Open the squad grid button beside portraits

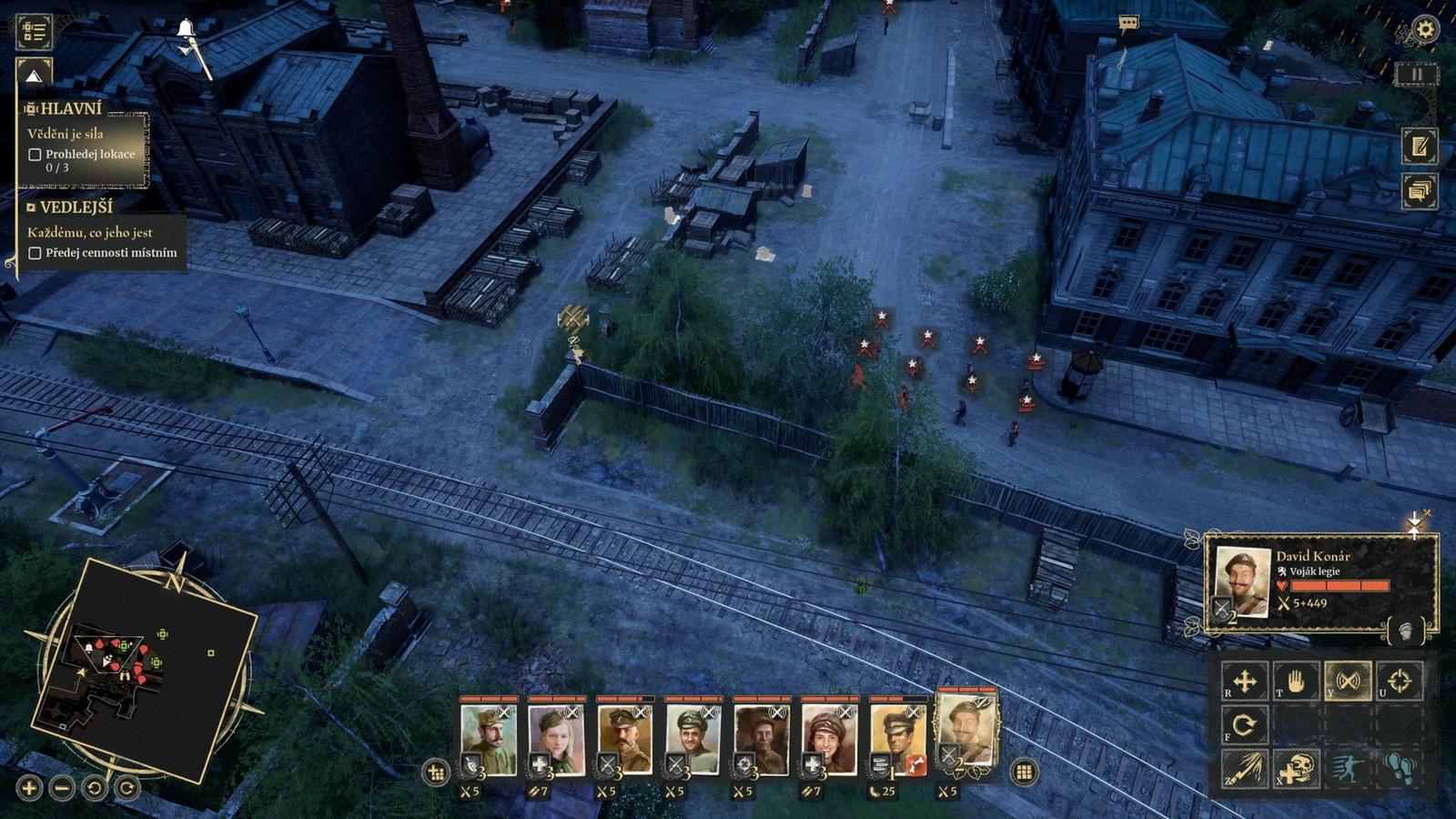(x=1024, y=773)
